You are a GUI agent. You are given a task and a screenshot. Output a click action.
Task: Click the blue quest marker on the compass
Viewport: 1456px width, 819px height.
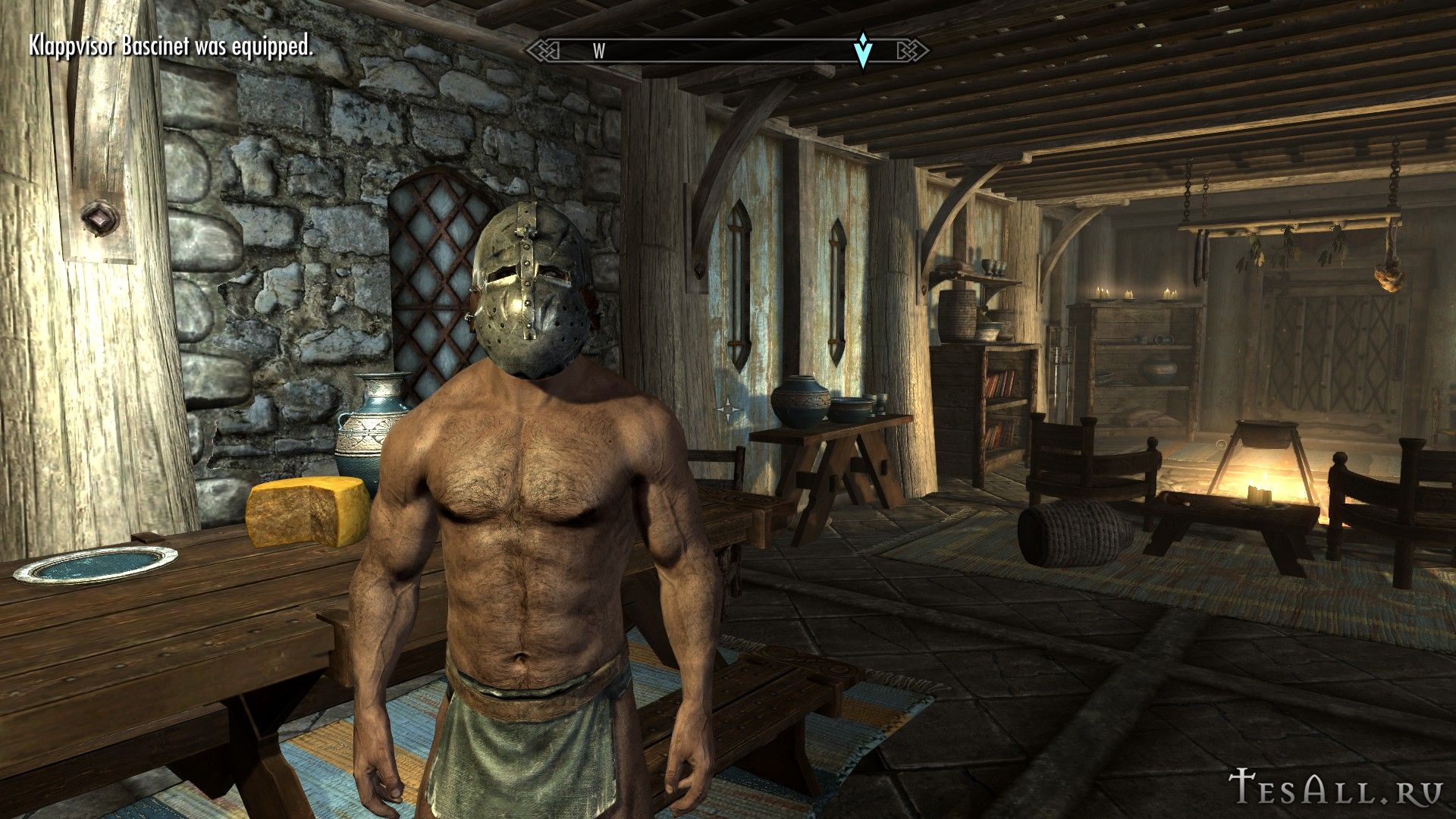pos(862,50)
